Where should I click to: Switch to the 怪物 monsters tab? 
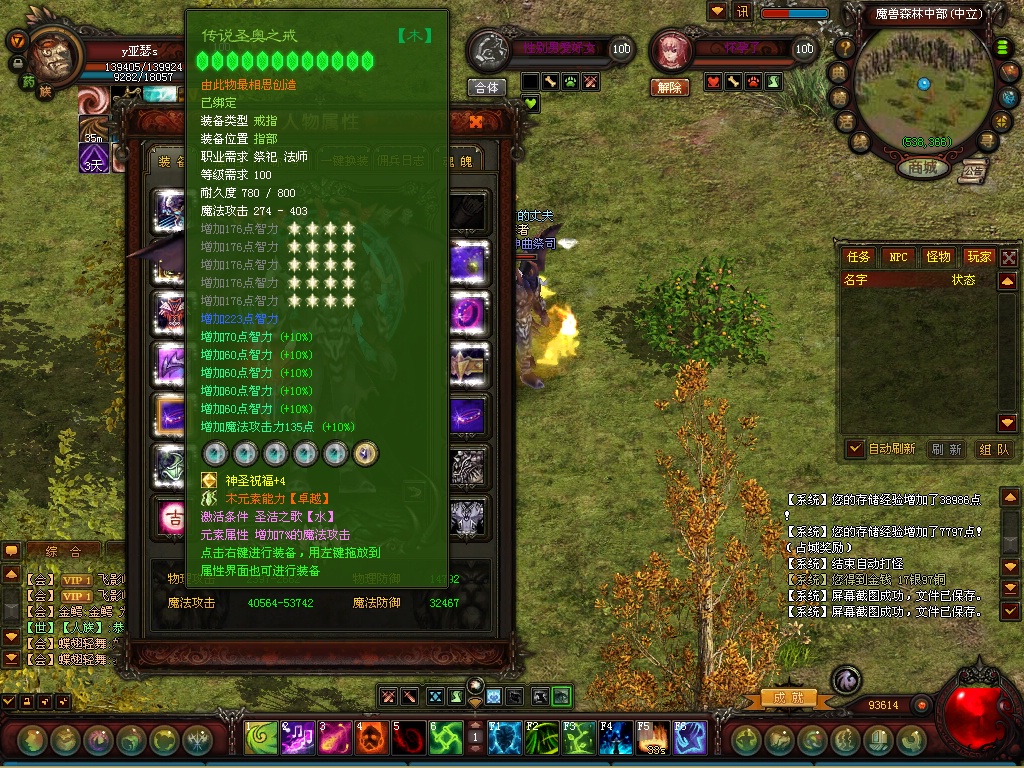tap(938, 257)
